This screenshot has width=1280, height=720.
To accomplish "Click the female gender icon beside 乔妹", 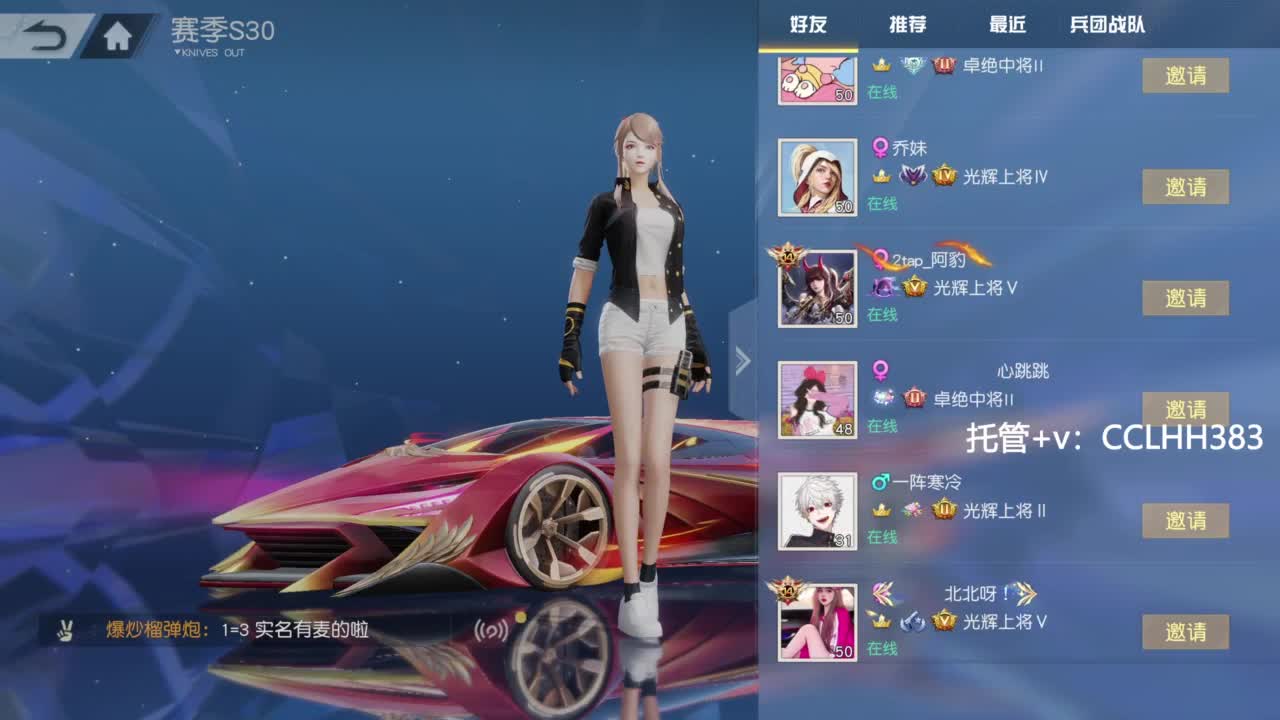I will coord(881,147).
